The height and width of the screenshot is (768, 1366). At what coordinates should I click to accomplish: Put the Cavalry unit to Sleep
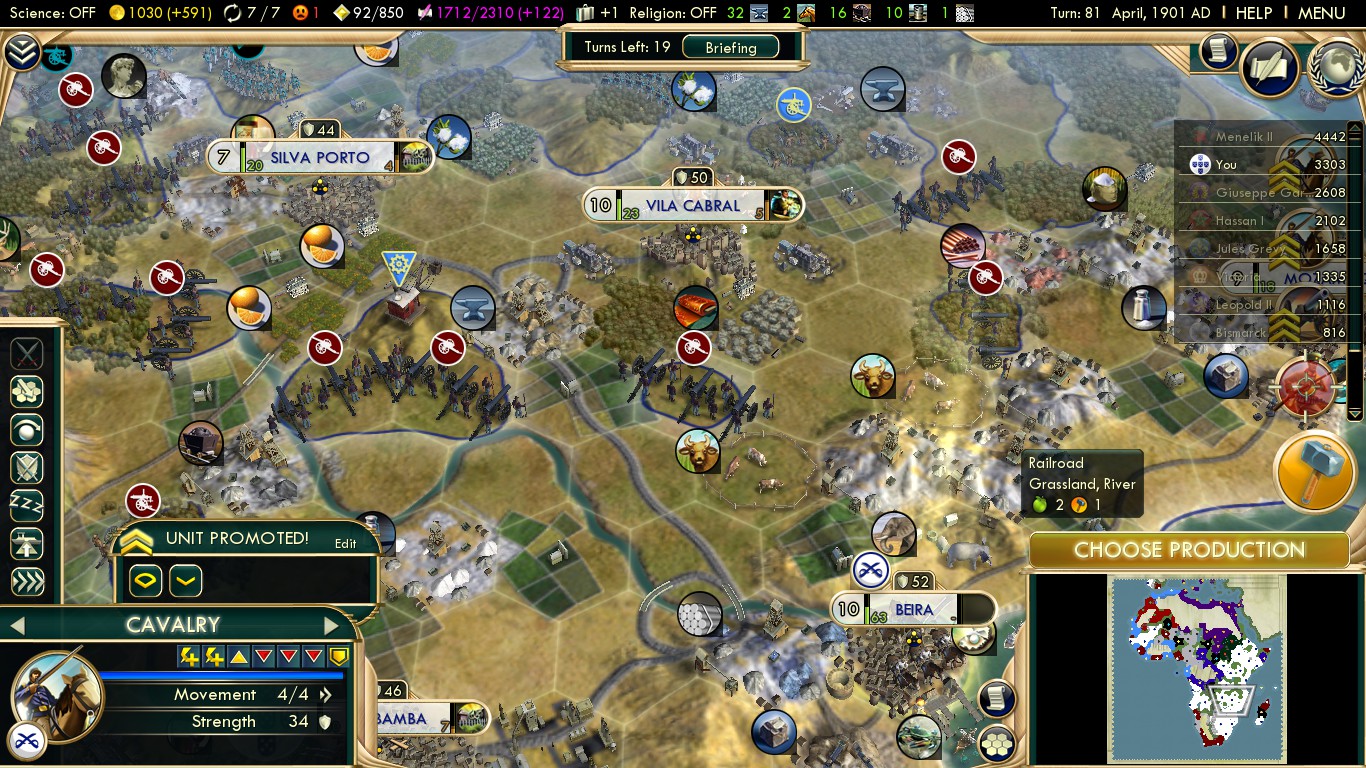pos(27,505)
